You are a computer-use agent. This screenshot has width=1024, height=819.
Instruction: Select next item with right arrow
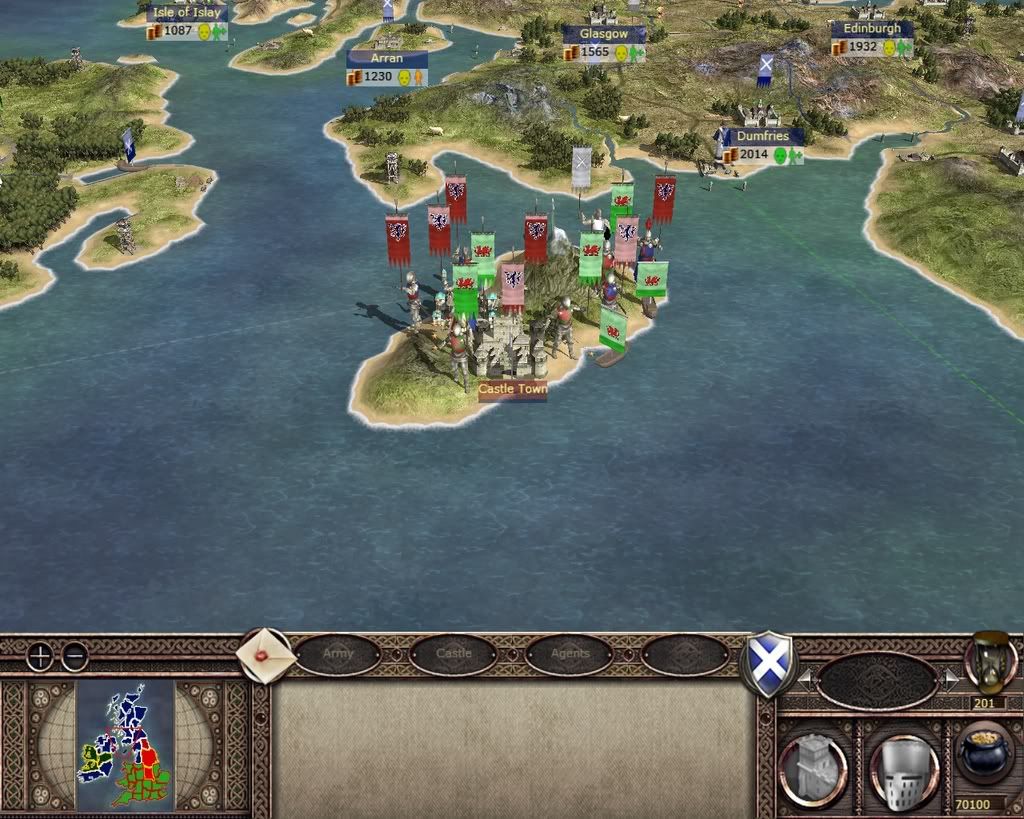(951, 681)
